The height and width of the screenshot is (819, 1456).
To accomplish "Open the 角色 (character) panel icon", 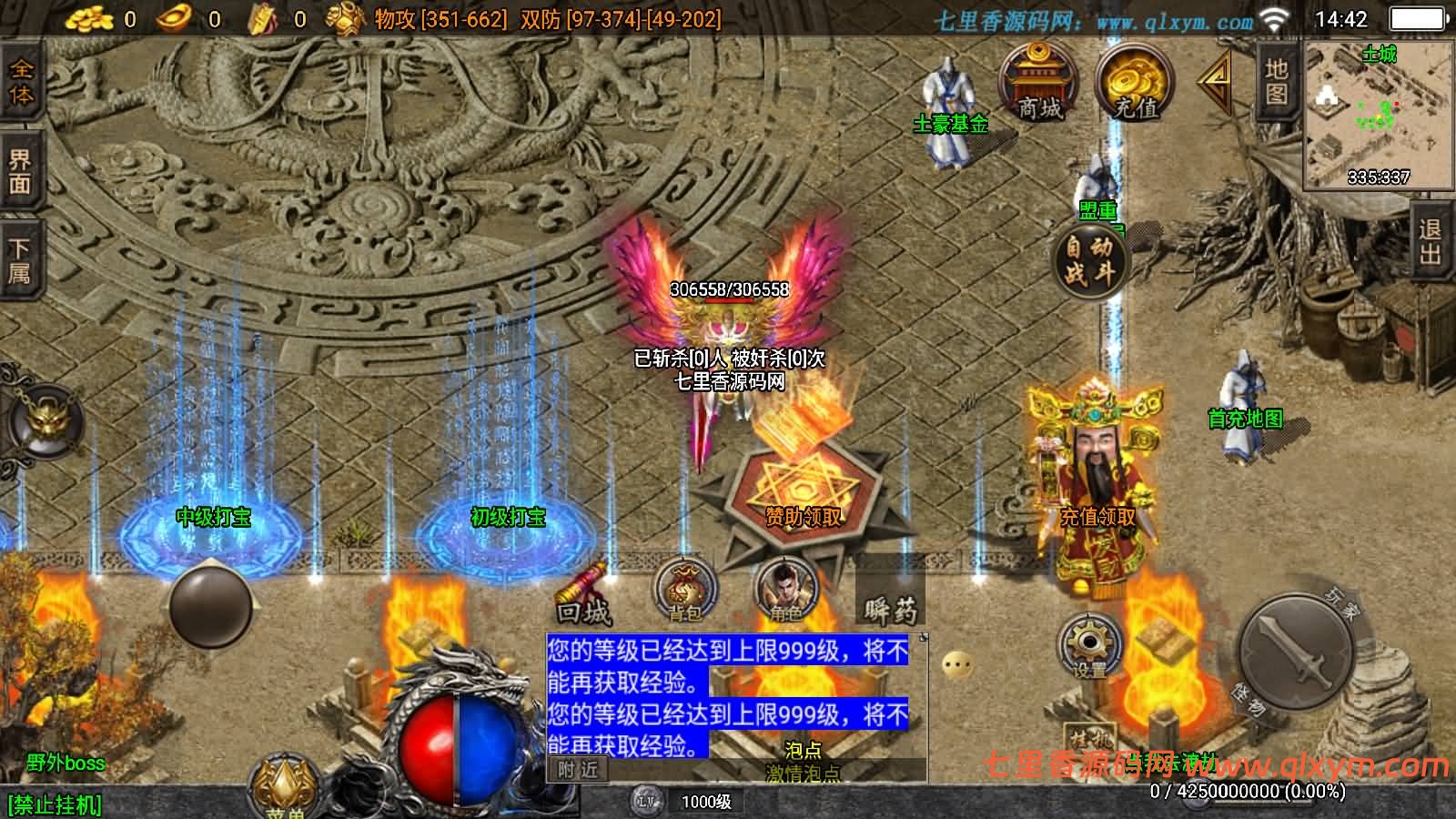I will (785, 591).
